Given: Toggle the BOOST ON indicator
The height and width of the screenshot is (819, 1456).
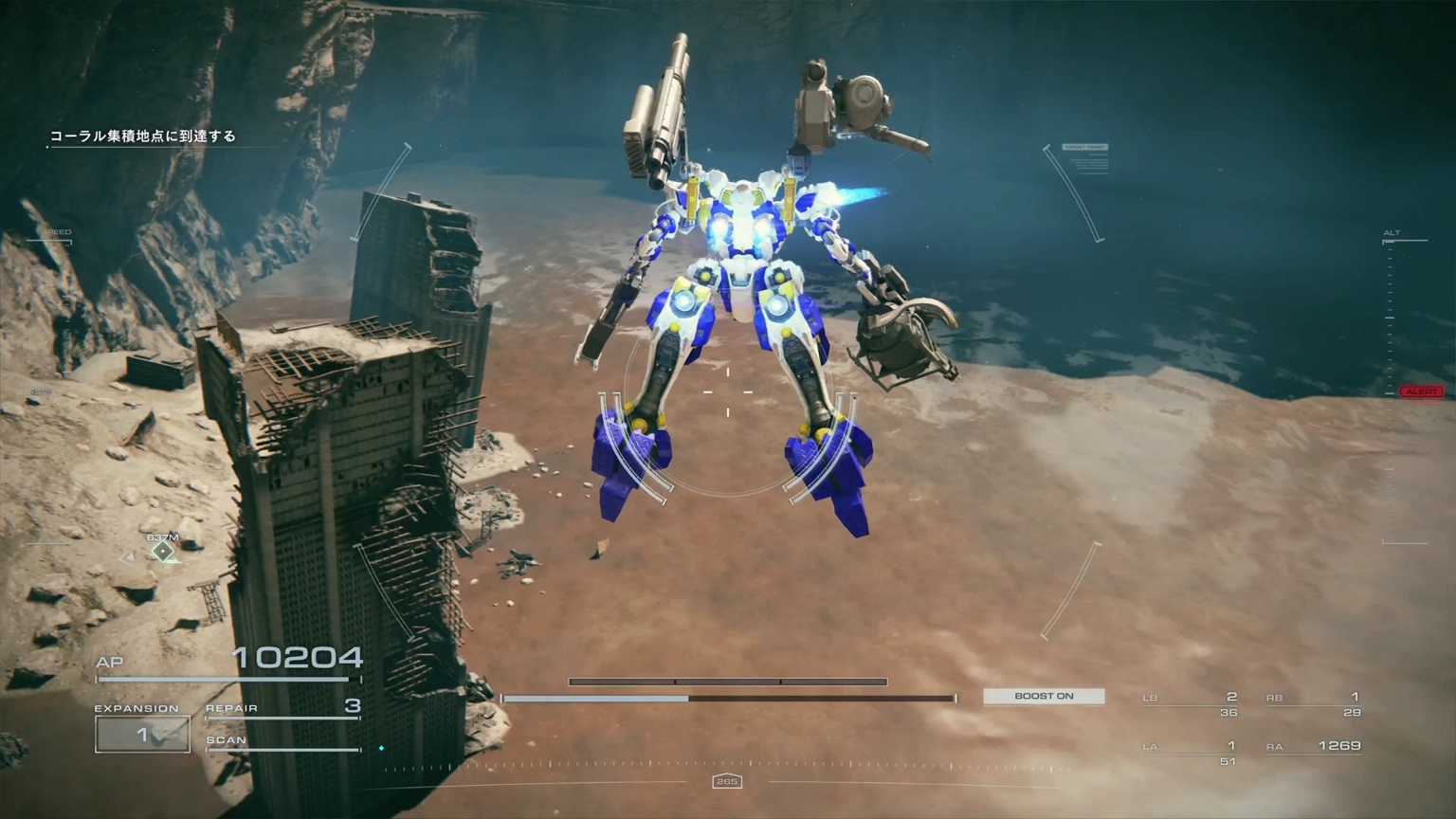Looking at the screenshot, I should 1043,696.
